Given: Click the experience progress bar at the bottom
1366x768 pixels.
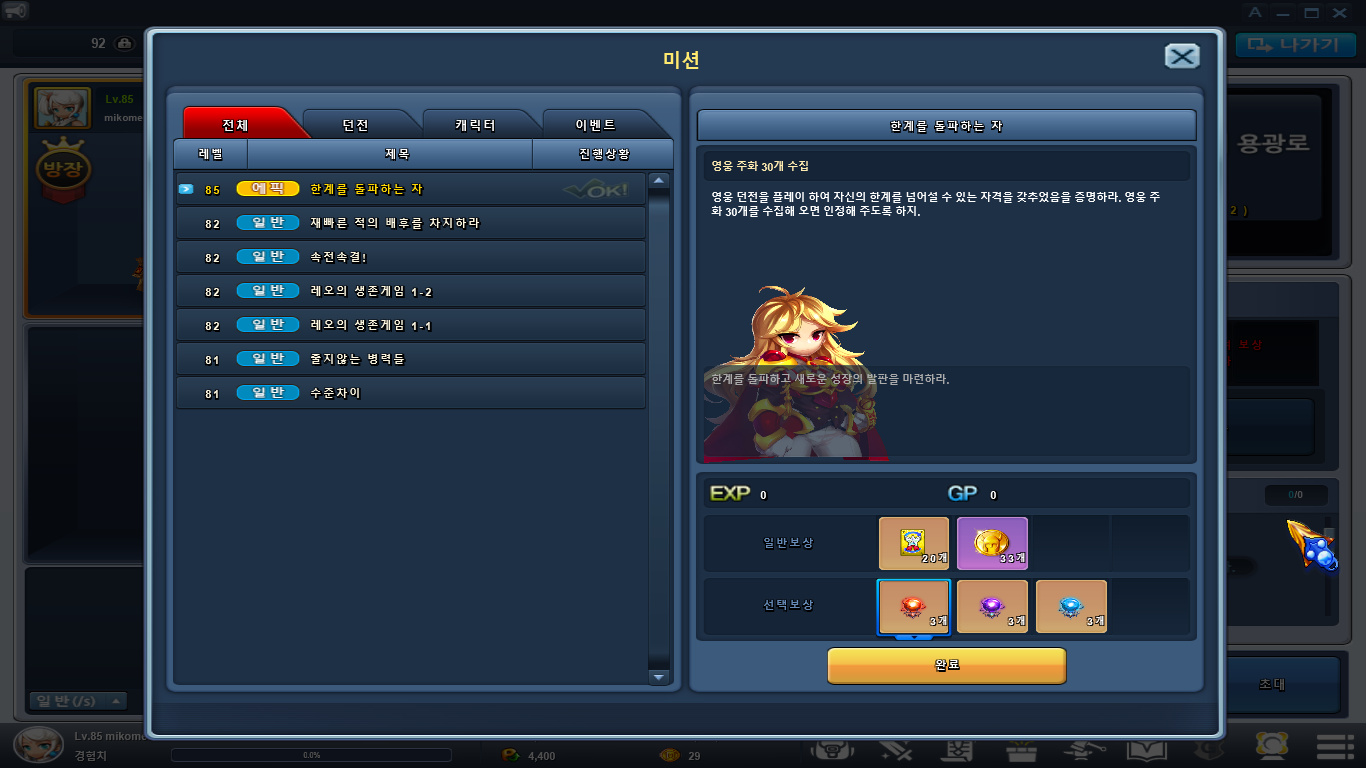Looking at the screenshot, I should click(x=310, y=755).
